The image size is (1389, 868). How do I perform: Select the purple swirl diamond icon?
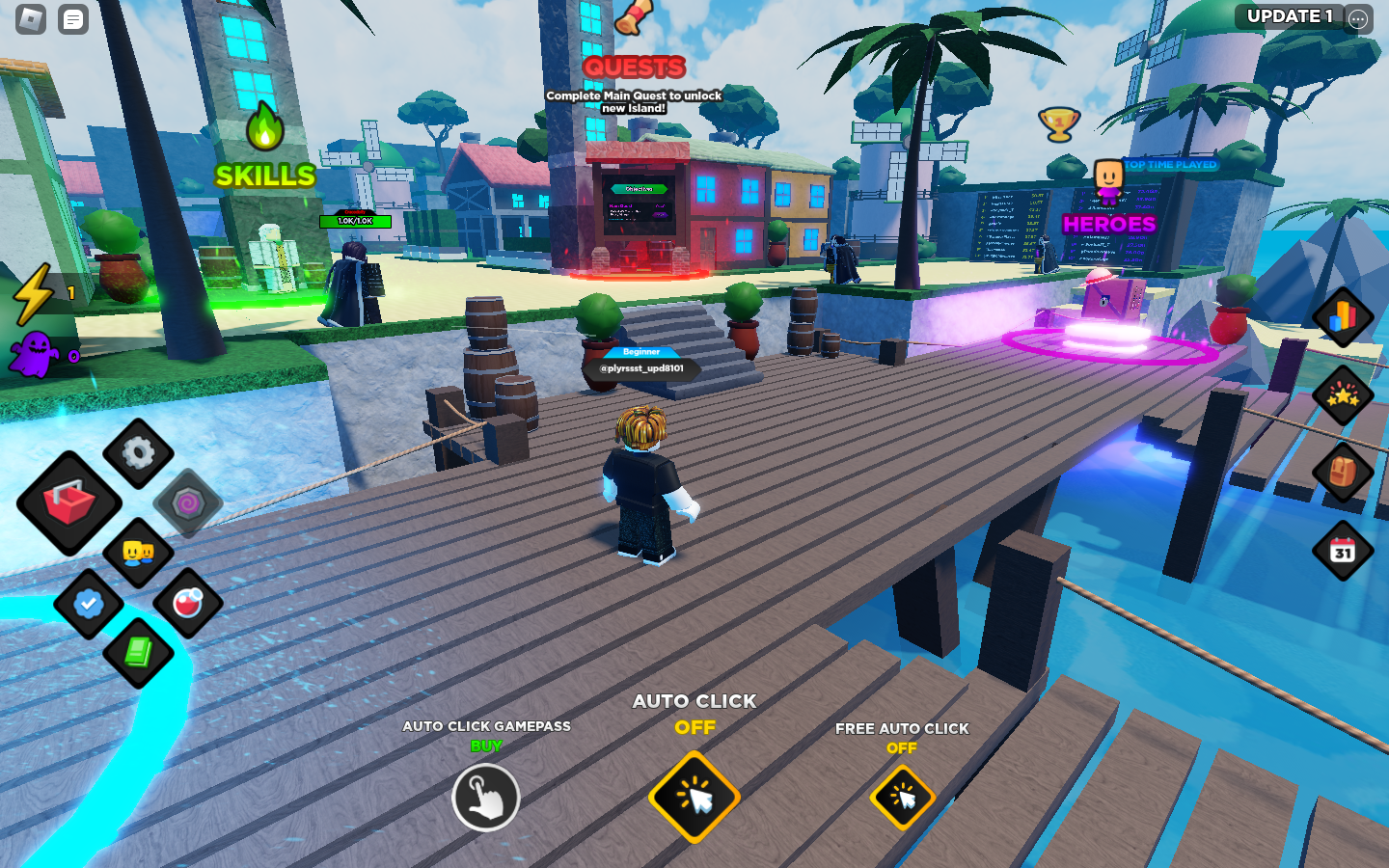pyautogui.click(x=188, y=502)
